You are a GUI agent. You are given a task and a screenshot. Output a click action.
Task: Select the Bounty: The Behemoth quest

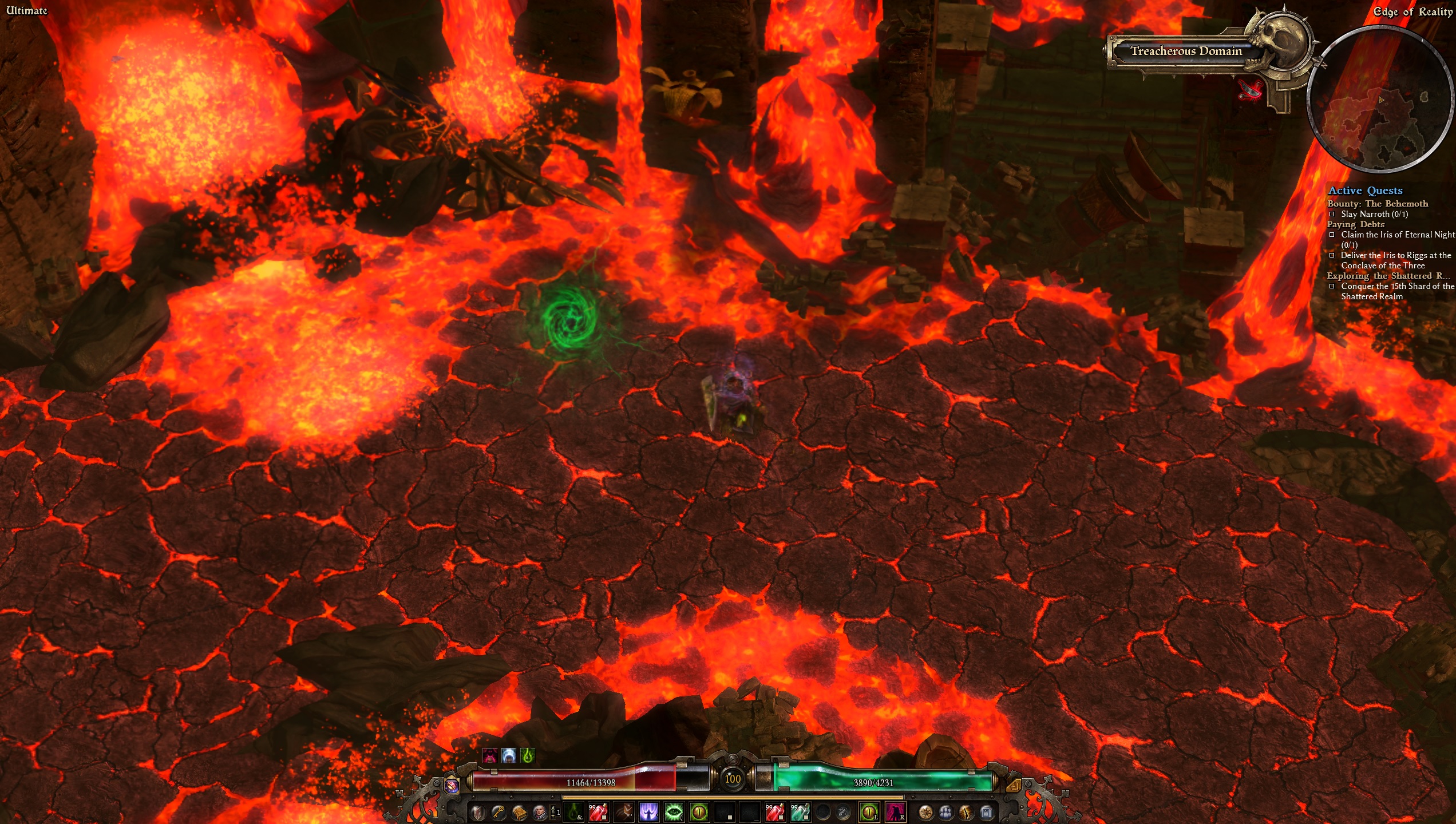coord(1377,204)
